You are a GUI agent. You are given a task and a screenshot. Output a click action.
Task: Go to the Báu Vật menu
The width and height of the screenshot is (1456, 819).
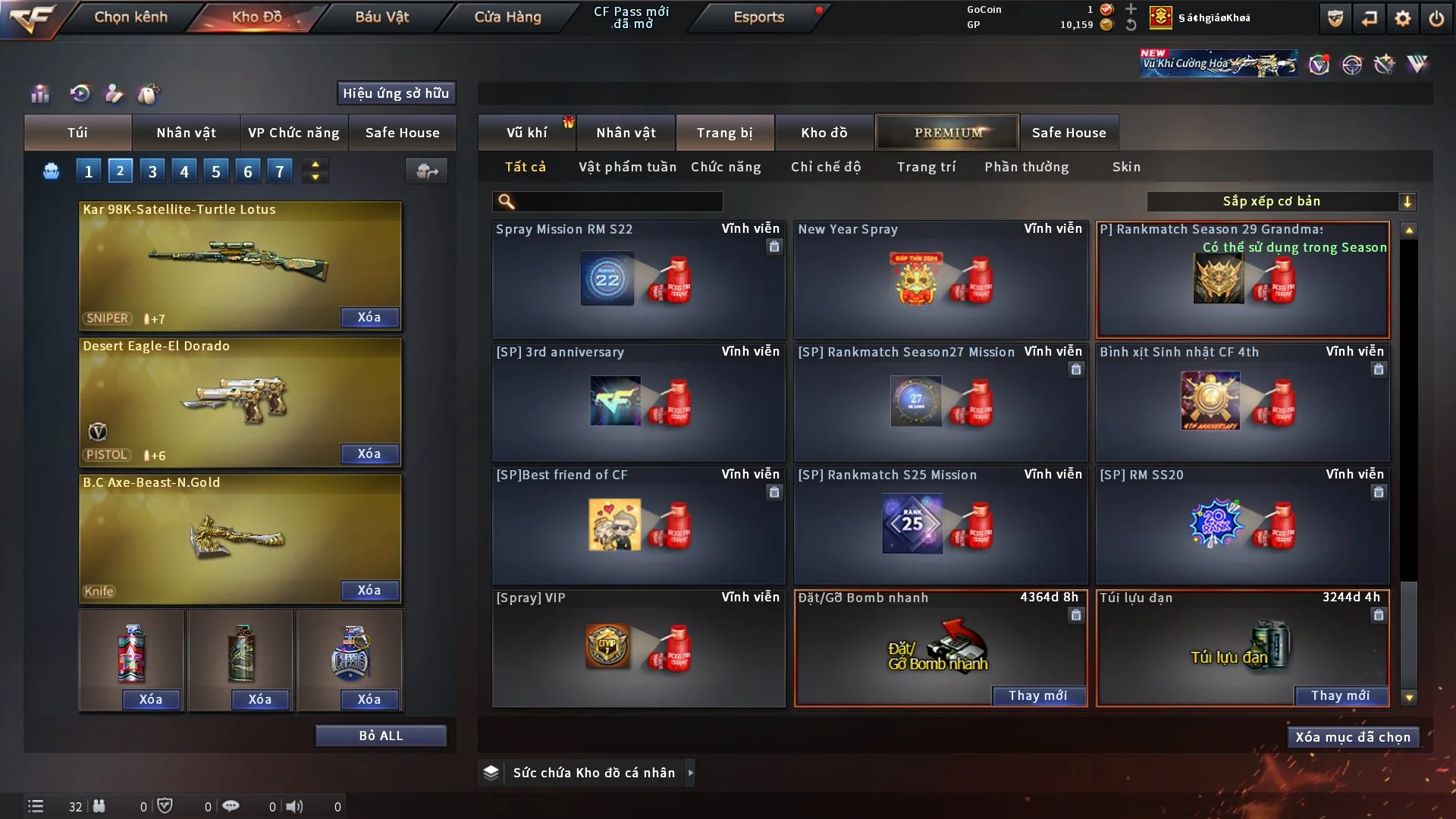pos(381,17)
